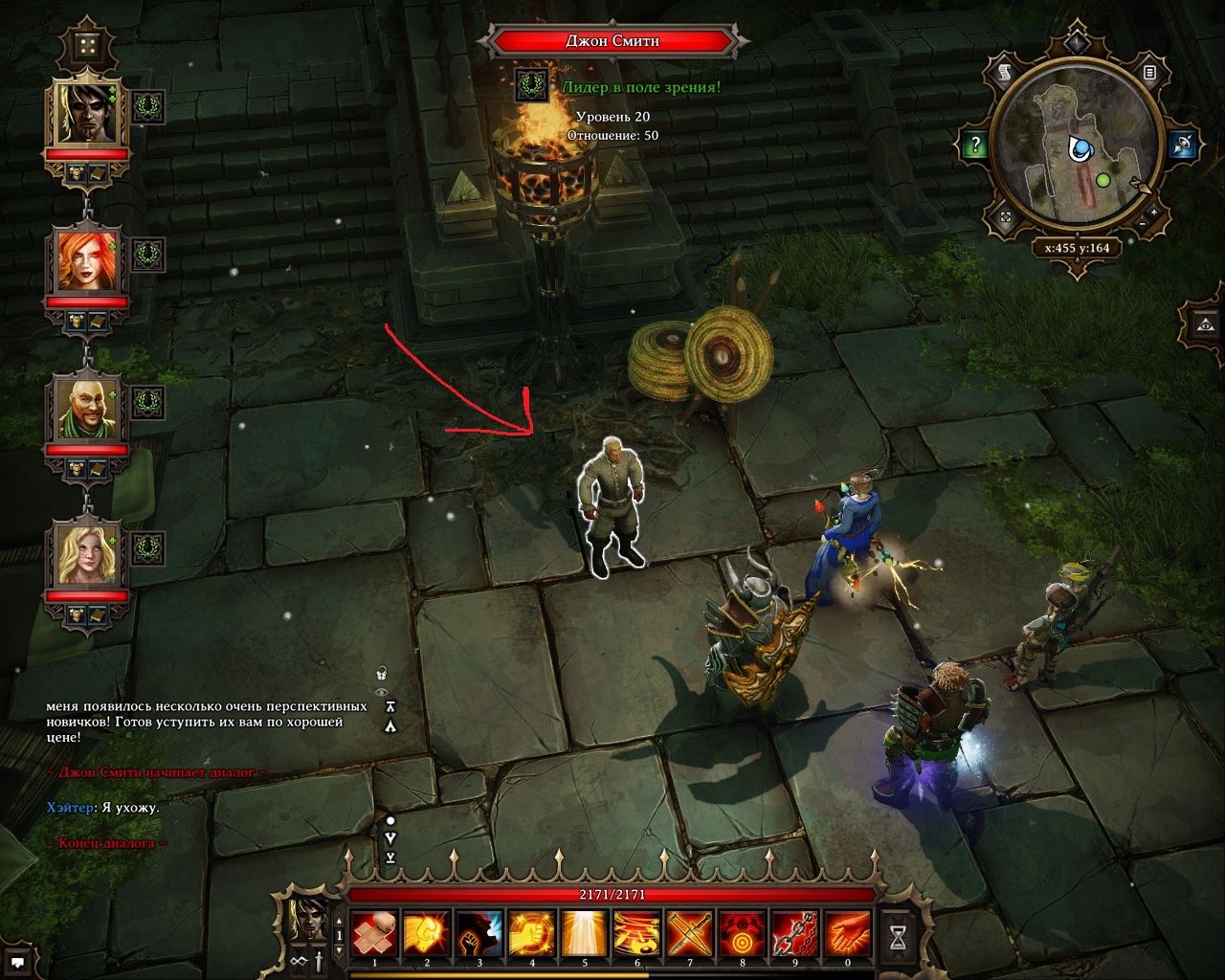The height and width of the screenshot is (980, 1225).
Task: Use the chained weapon skill in slot 9
Action: tap(794, 931)
